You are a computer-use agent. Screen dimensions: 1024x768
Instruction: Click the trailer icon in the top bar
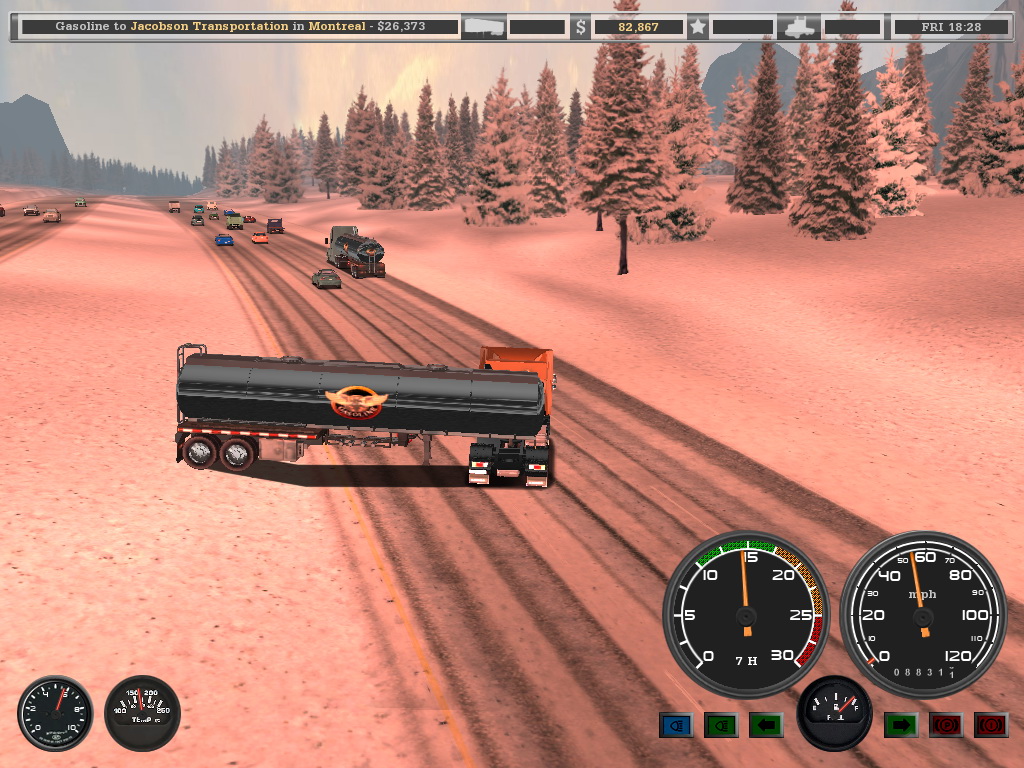(x=483, y=27)
